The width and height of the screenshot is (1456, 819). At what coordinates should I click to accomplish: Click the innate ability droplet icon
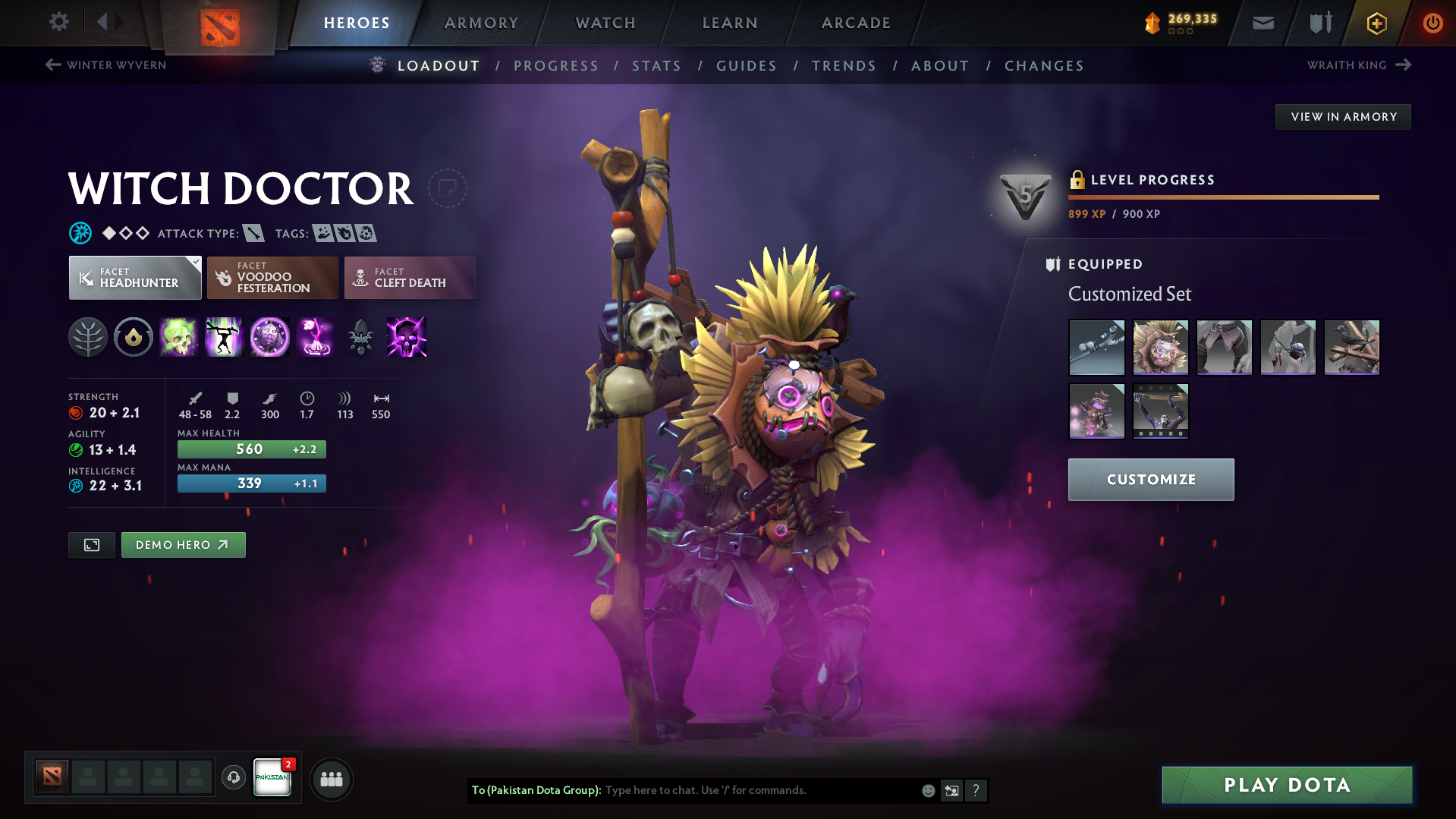coord(134,337)
